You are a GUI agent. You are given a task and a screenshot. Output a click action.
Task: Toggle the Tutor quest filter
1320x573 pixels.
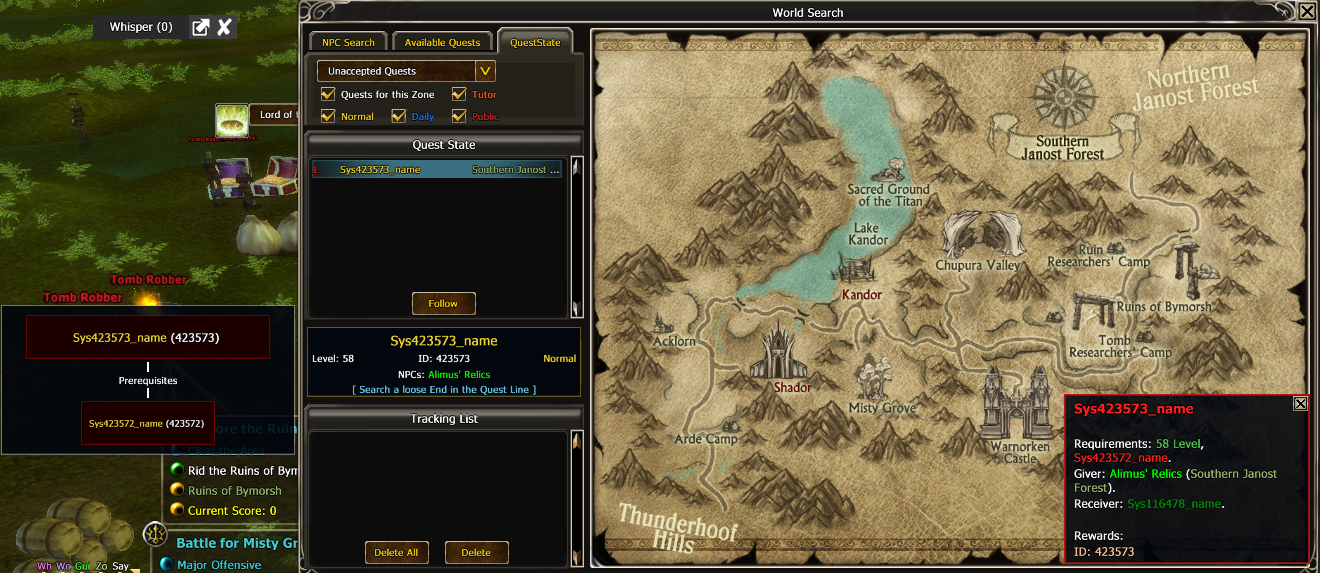[459, 94]
